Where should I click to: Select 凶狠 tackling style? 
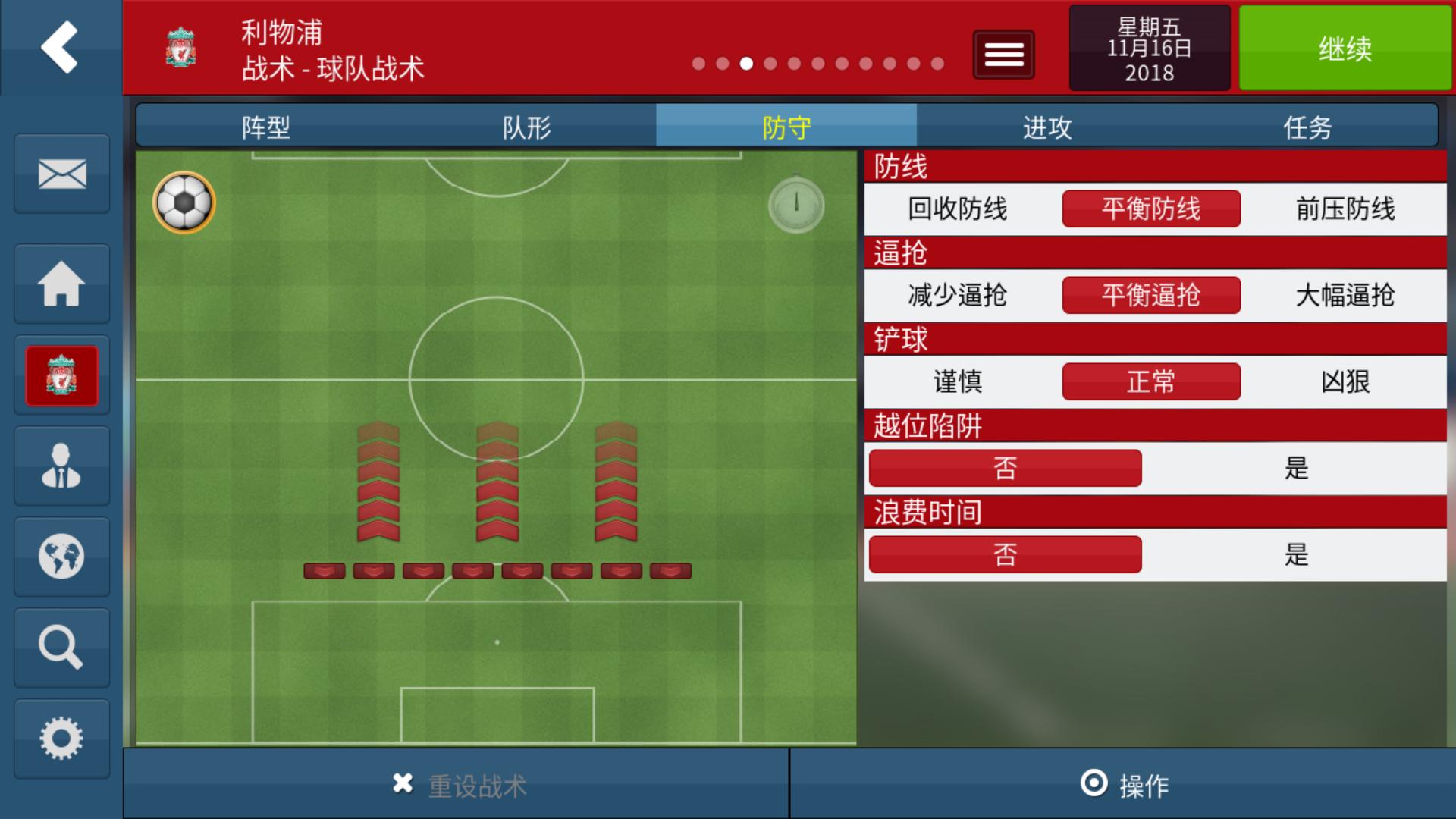tap(1347, 382)
